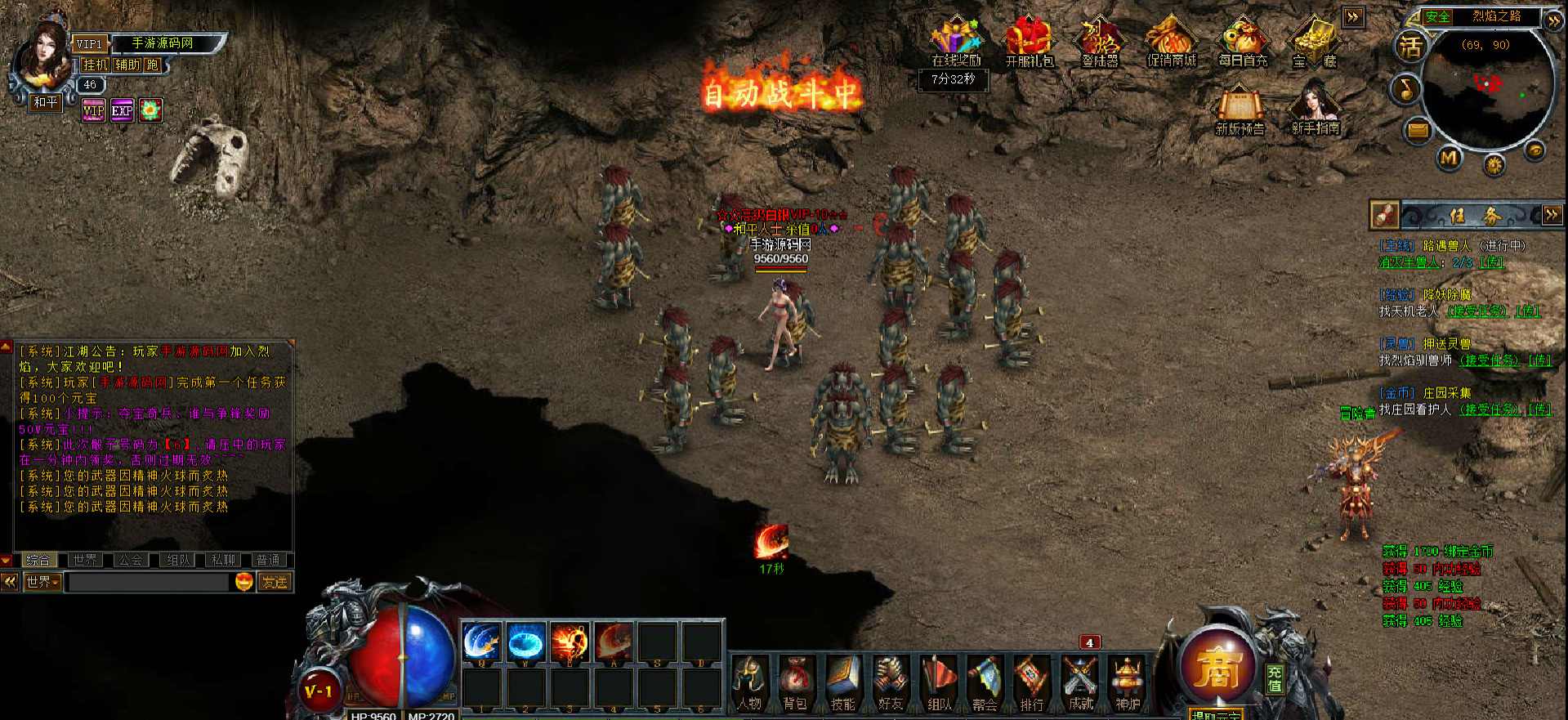Open the 在线奖励 online reward gift
The image size is (1568, 720).
[x=956, y=42]
